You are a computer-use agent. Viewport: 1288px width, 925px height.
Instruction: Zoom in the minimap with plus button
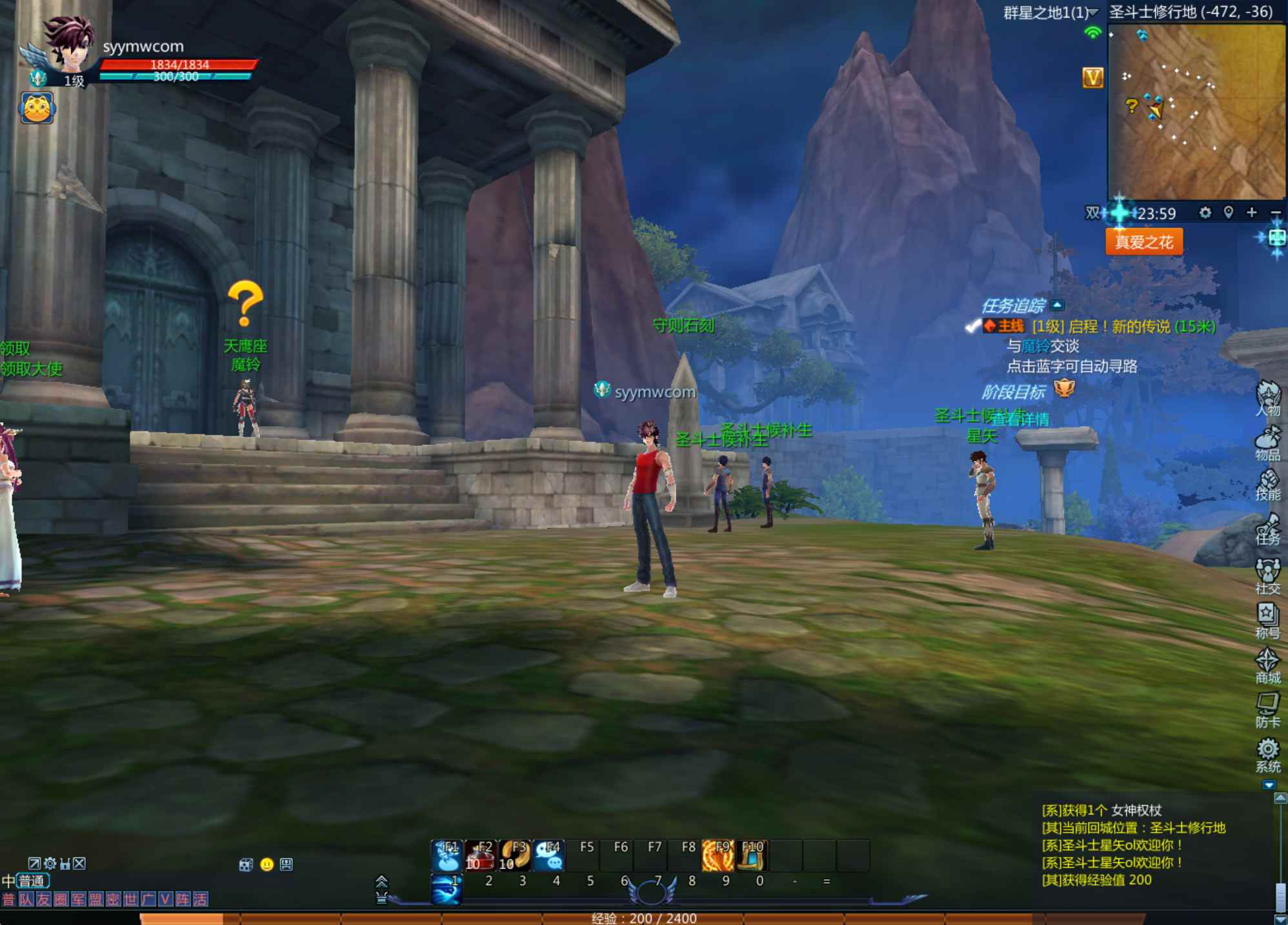tap(1252, 212)
